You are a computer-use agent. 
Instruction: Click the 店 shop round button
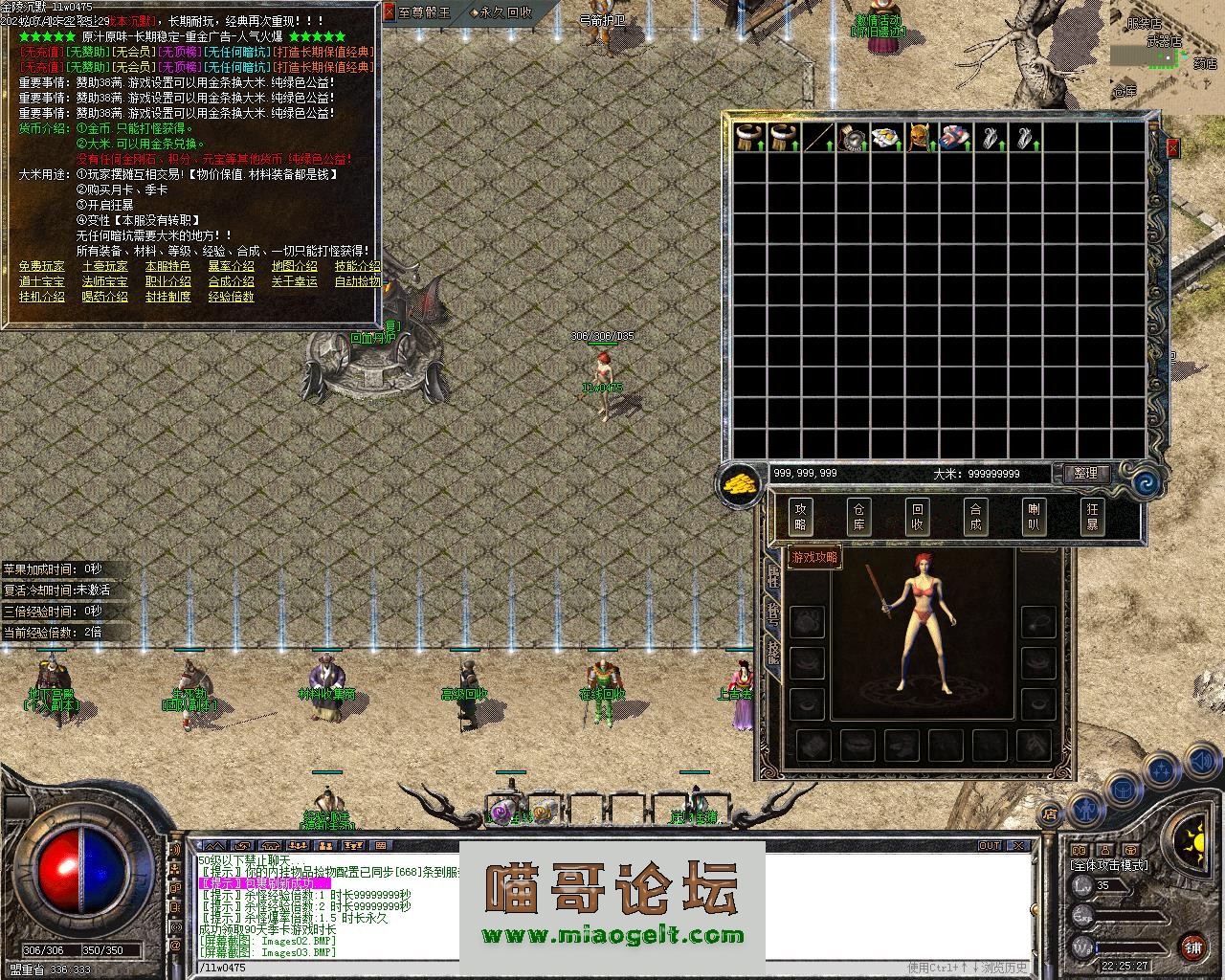pos(1050,814)
